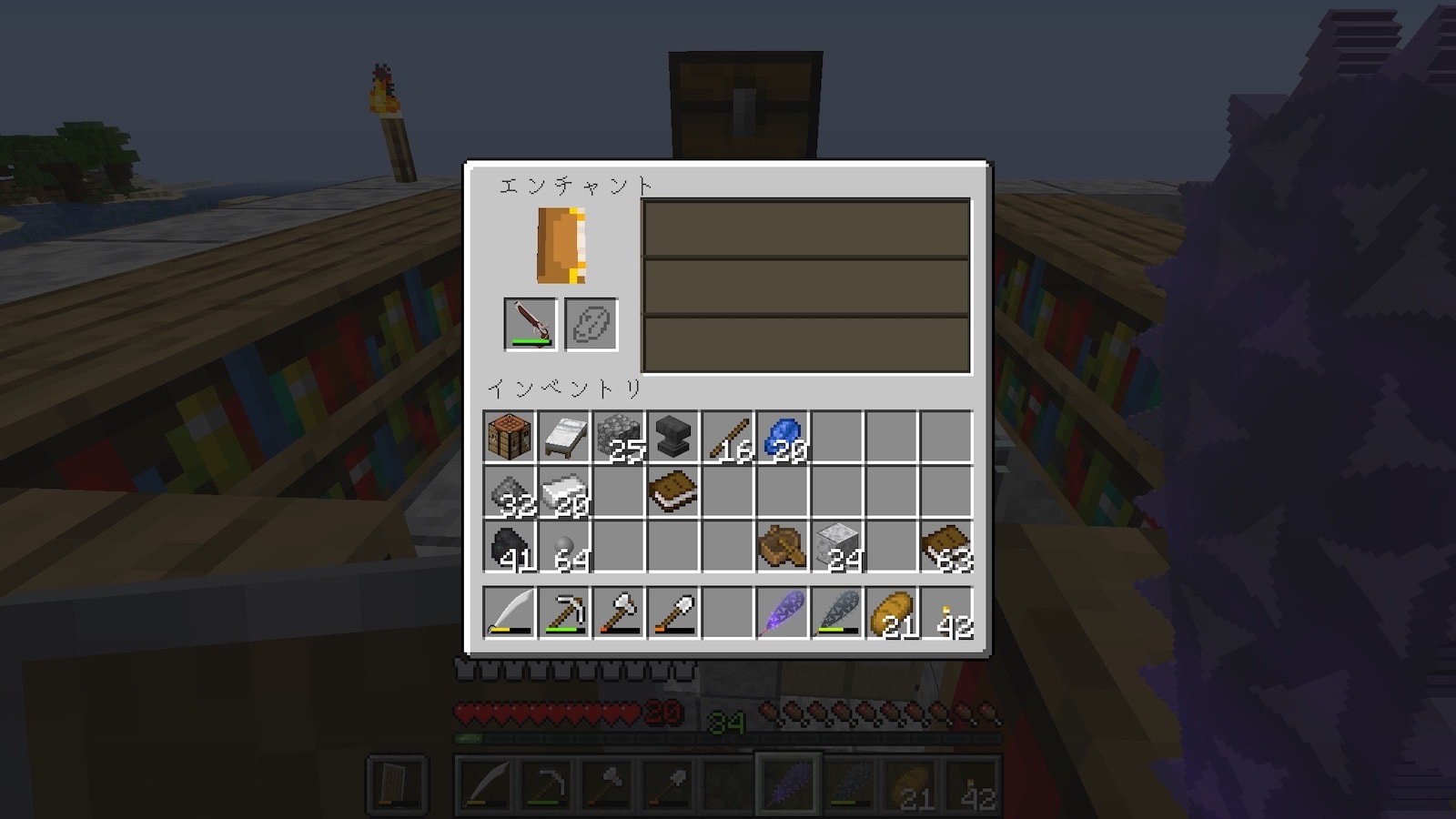Pick the shovel from the hotbar
The width and height of the screenshot is (1456, 819).
click(673, 612)
